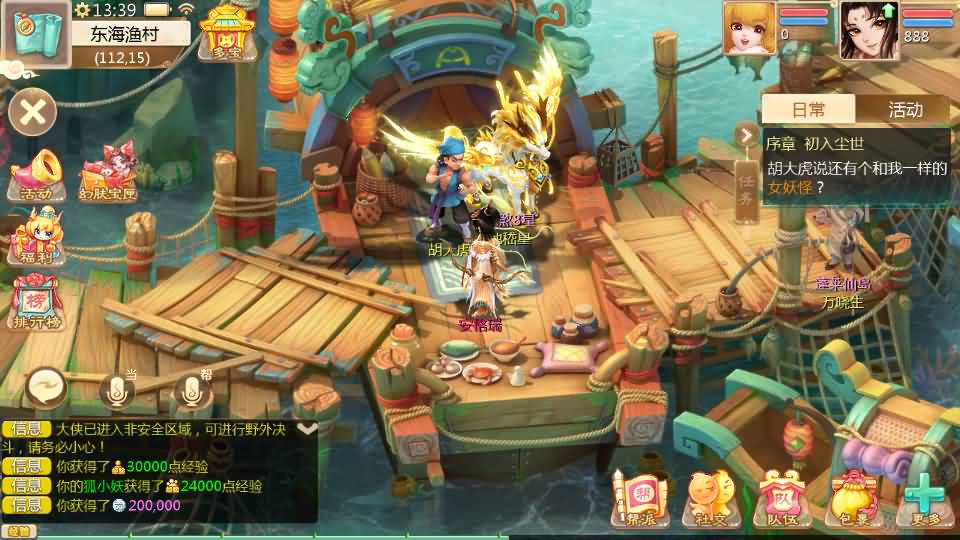
Task: Switch to the 活动 tab in quest panel
Action: 904,109
